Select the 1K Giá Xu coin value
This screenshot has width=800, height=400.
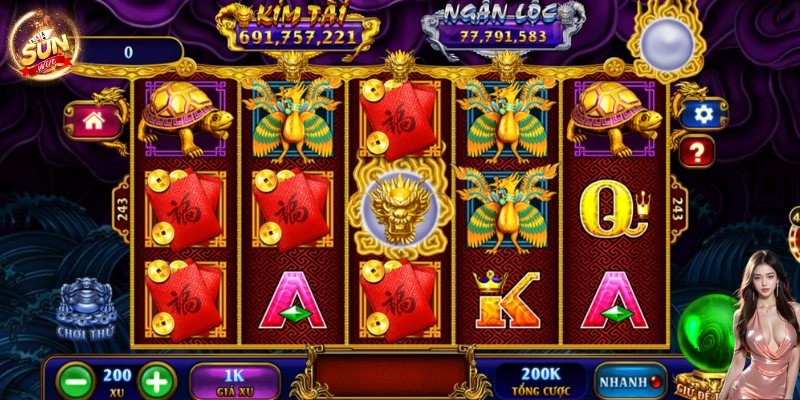click(234, 381)
